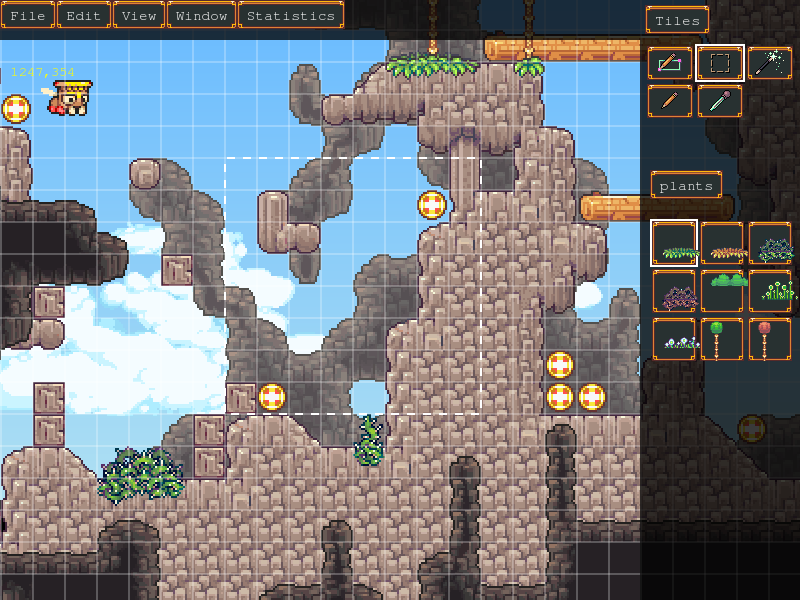The width and height of the screenshot is (800, 600).
Task: Select the small blue flowers tile
Action: 673,339
